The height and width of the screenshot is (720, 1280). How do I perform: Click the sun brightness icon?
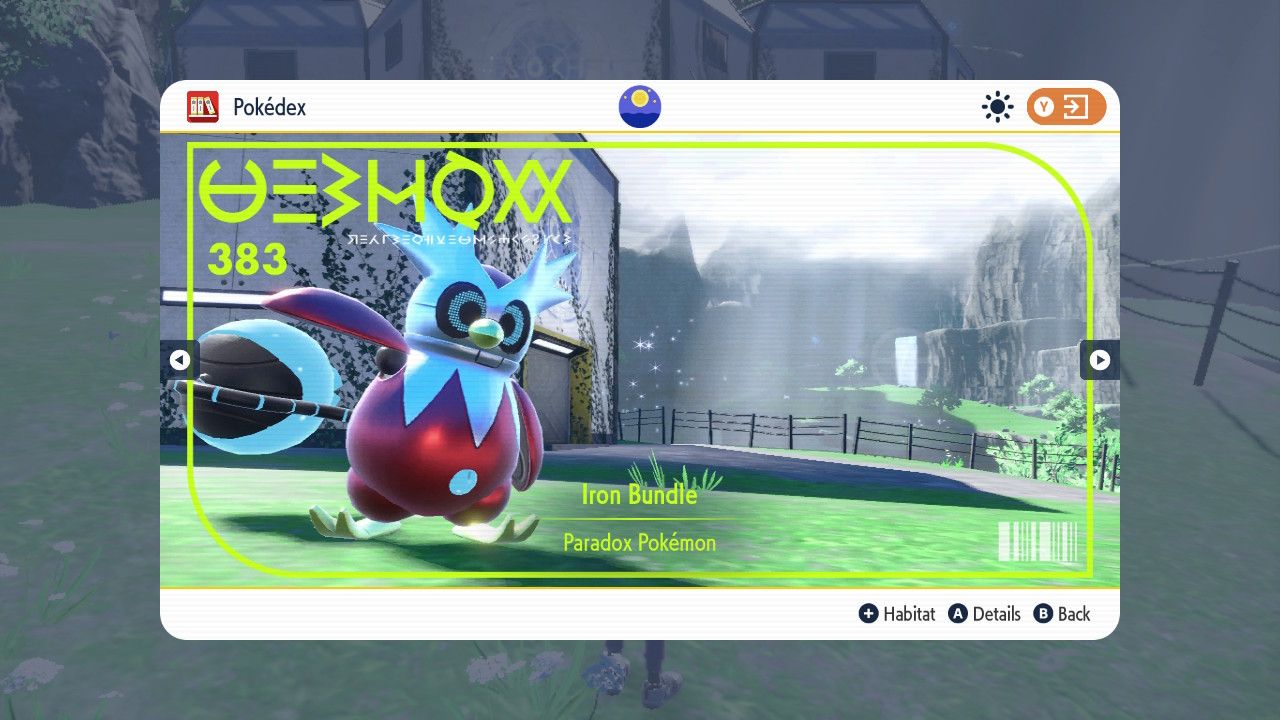point(997,106)
